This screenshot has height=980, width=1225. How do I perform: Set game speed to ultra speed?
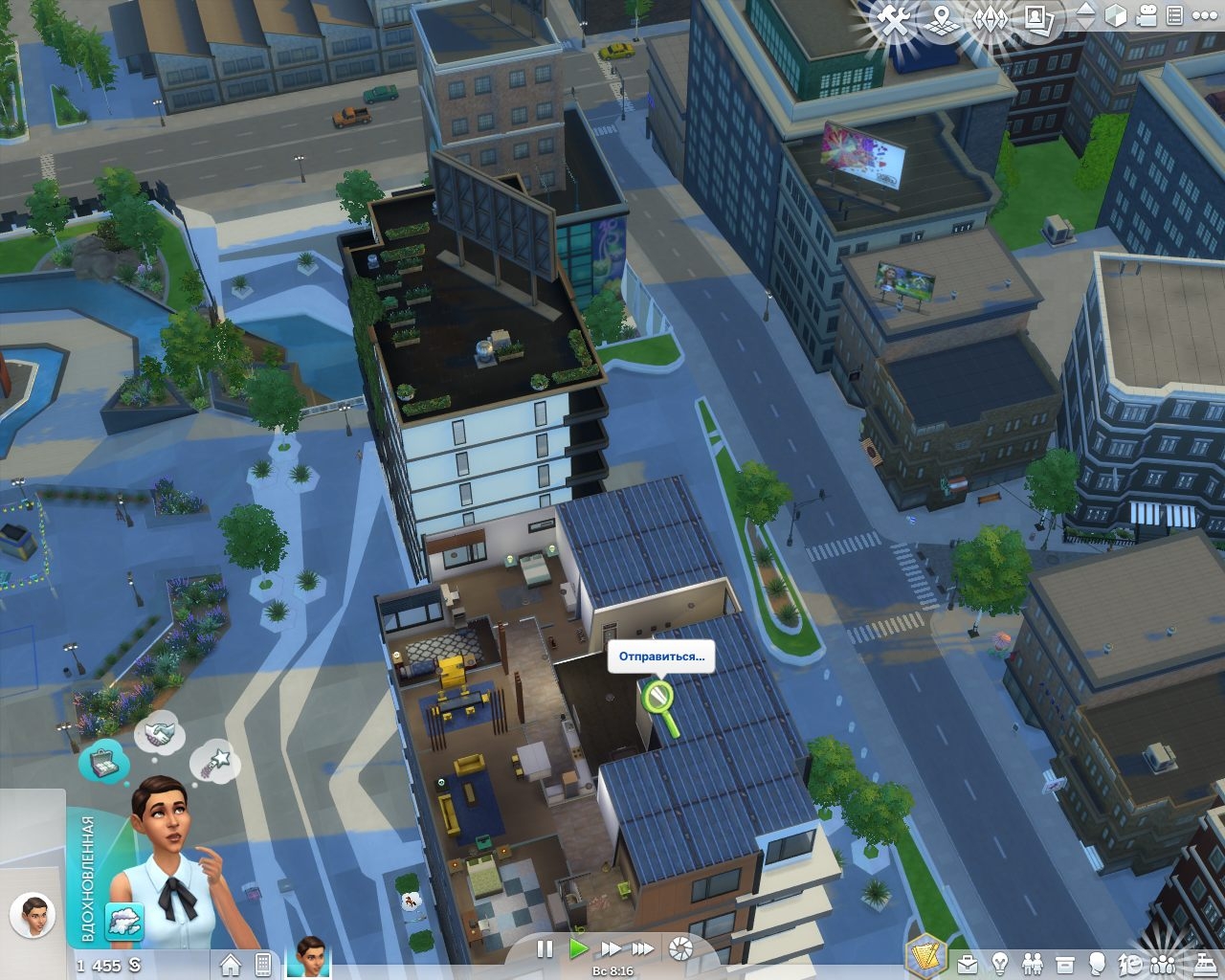click(x=643, y=948)
